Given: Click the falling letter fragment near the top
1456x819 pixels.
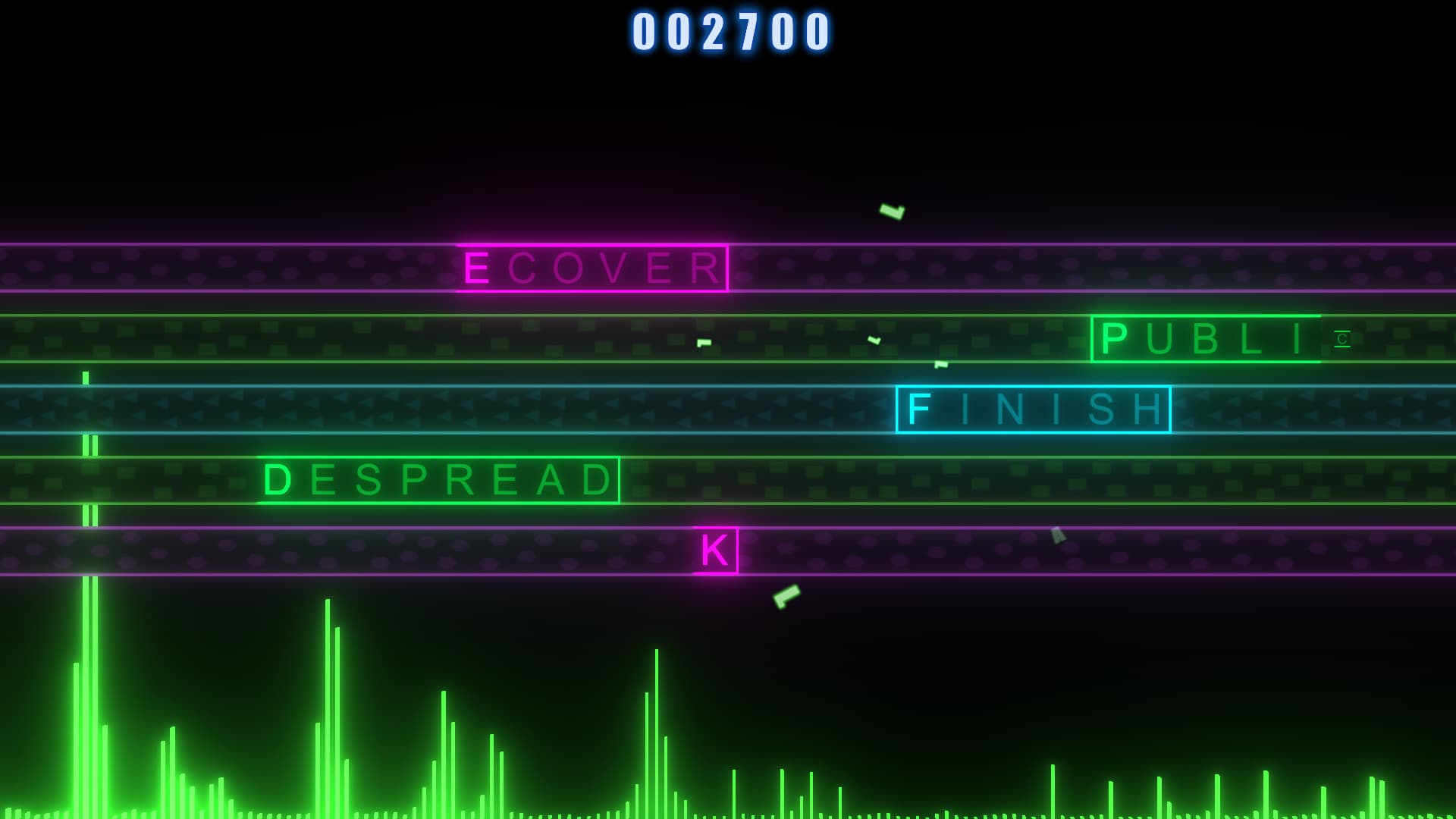Looking at the screenshot, I should click(x=892, y=211).
